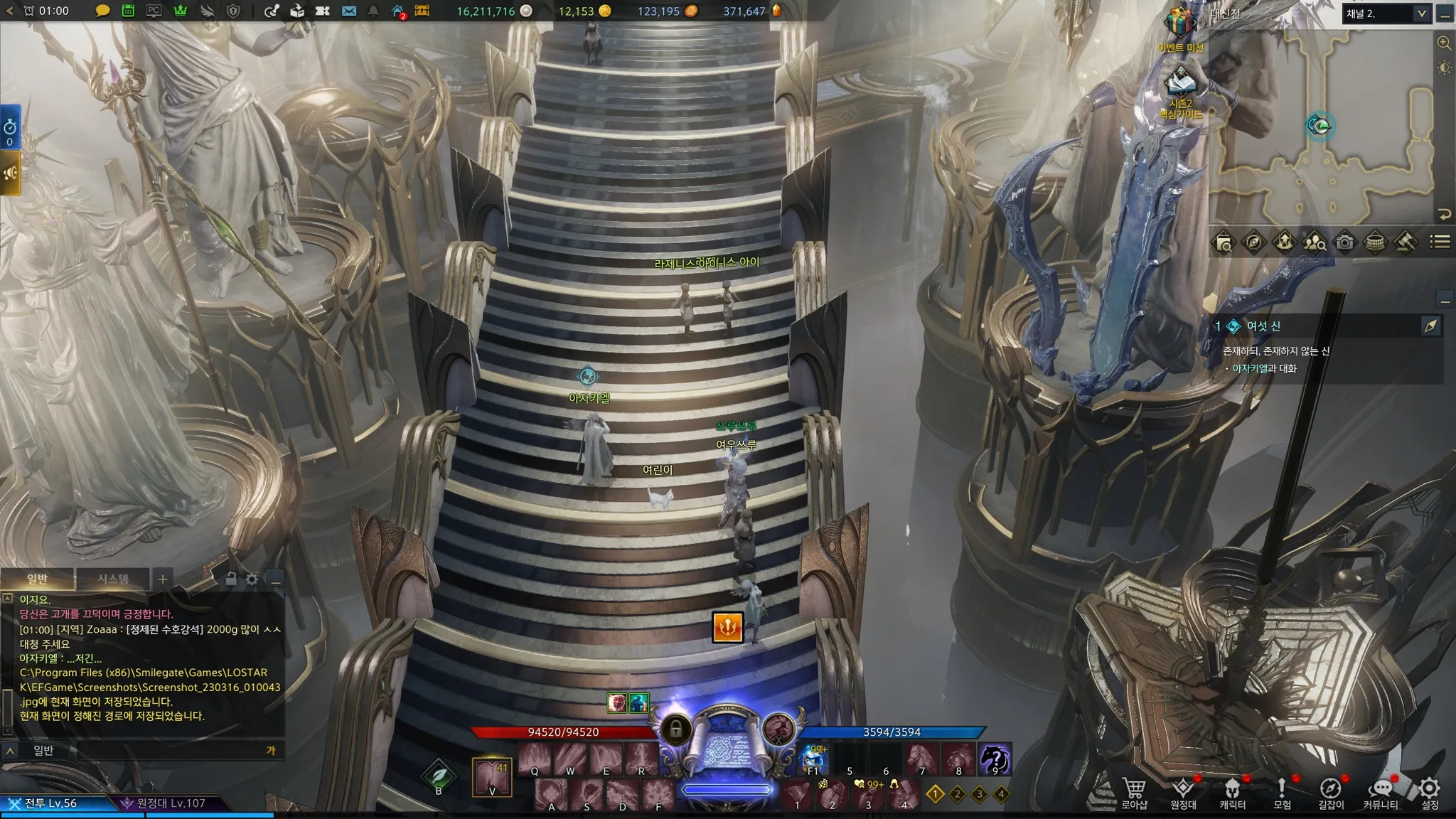The height and width of the screenshot is (819, 1456).
Task: Open the 로아샵 shop menu
Action: (1134, 793)
